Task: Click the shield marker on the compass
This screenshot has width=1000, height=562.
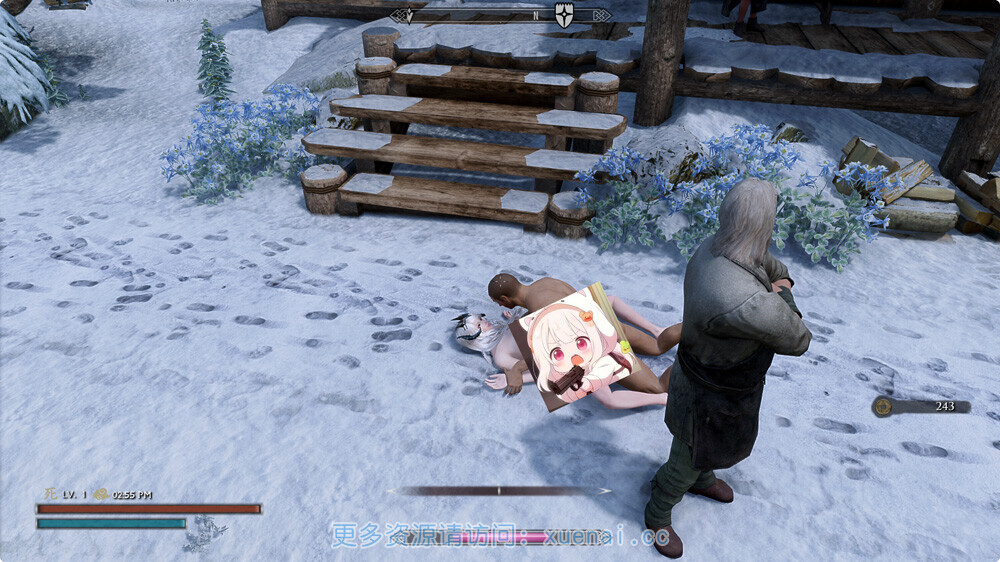Action: [x=565, y=16]
